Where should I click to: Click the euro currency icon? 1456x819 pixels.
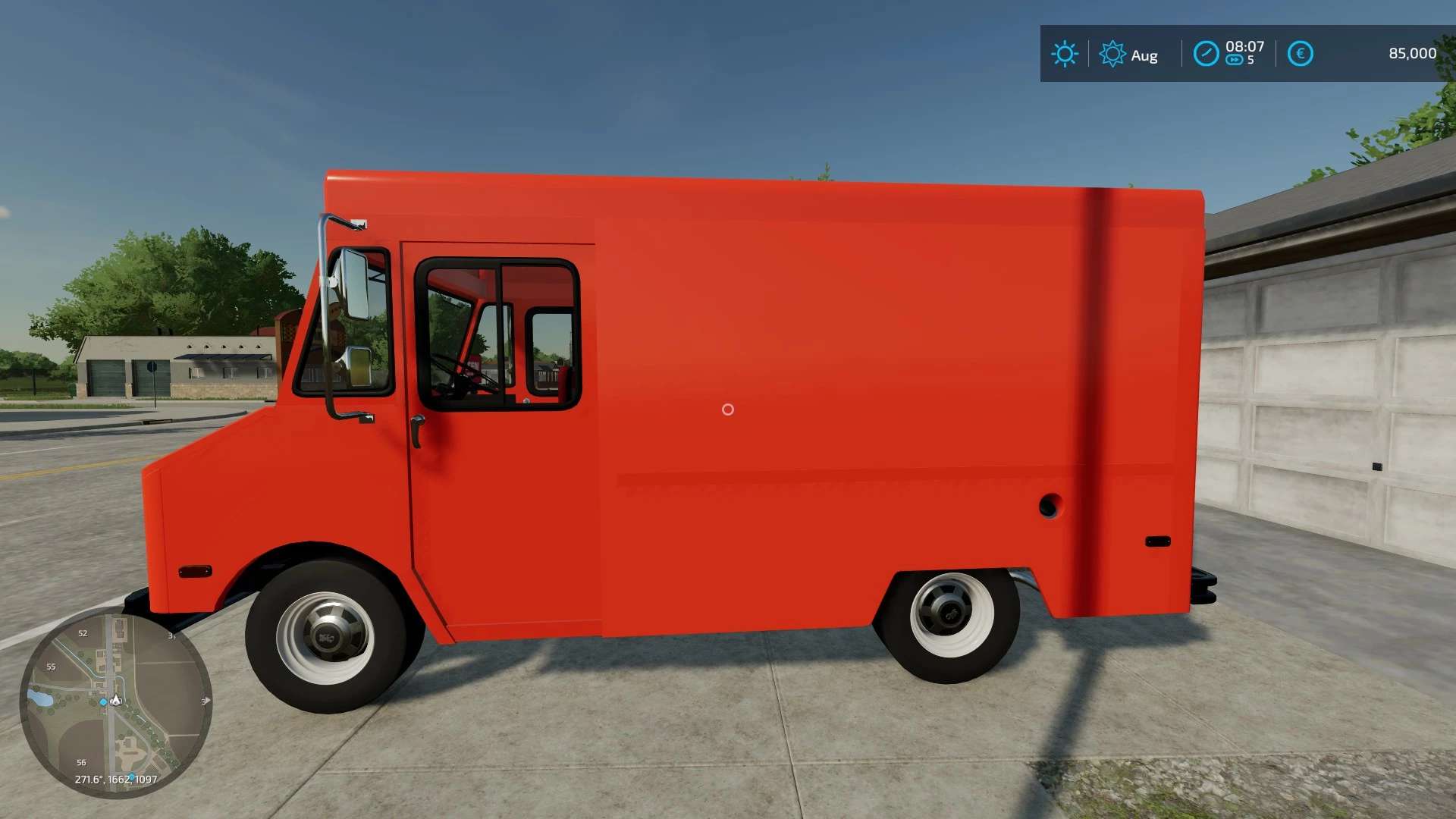click(x=1301, y=53)
